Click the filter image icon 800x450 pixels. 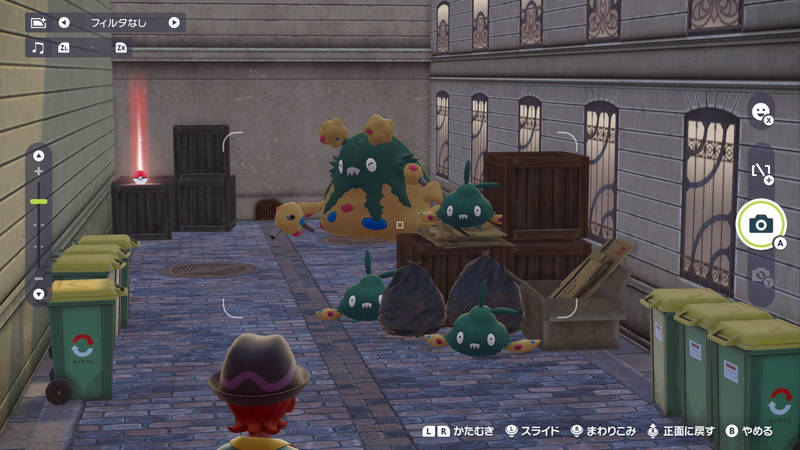(38, 22)
